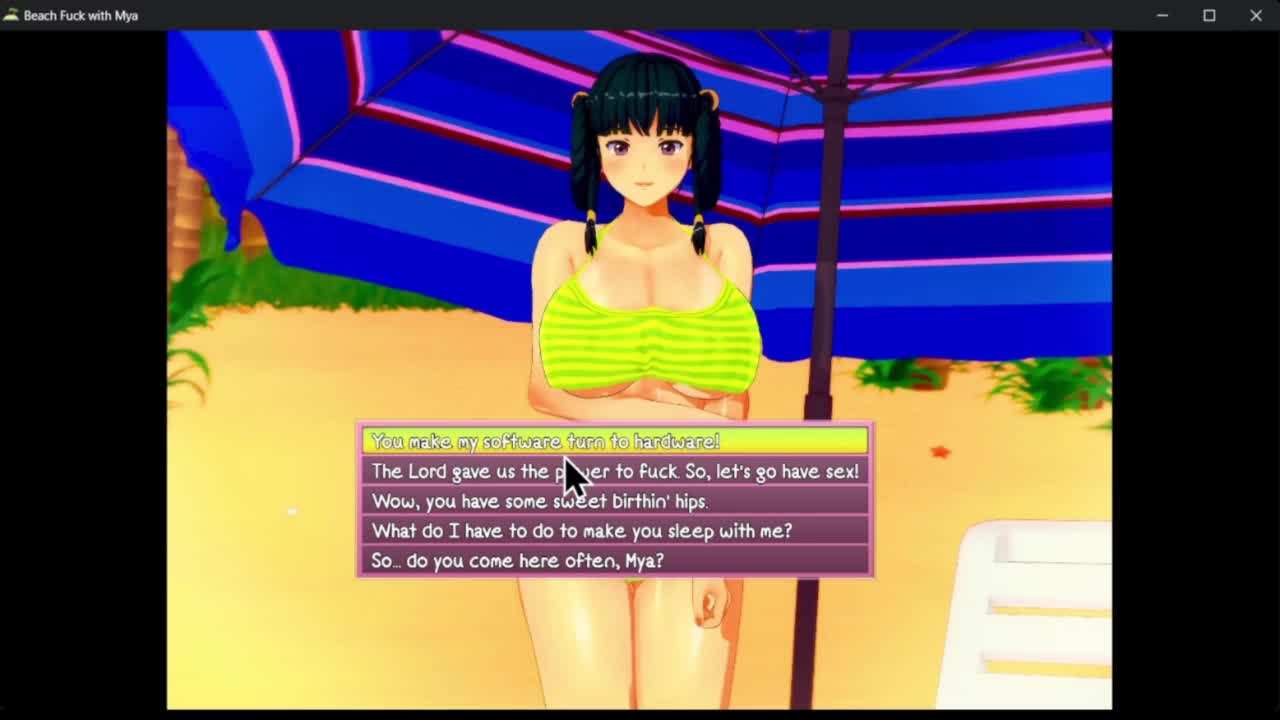Minimize the game window
The width and height of the screenshot is (1280, 720).
(1162, 15)
